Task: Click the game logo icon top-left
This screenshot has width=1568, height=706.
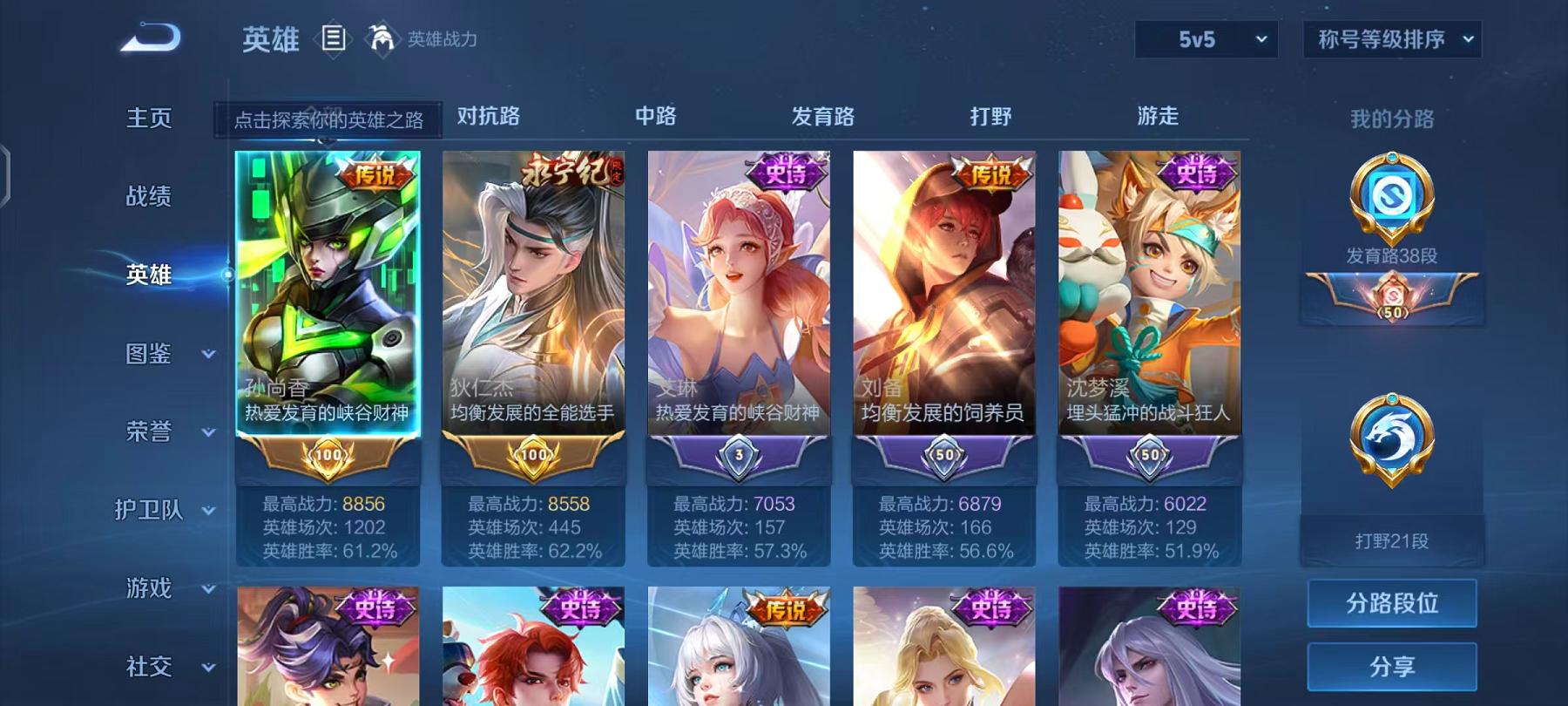Action: tap(148, 35)
